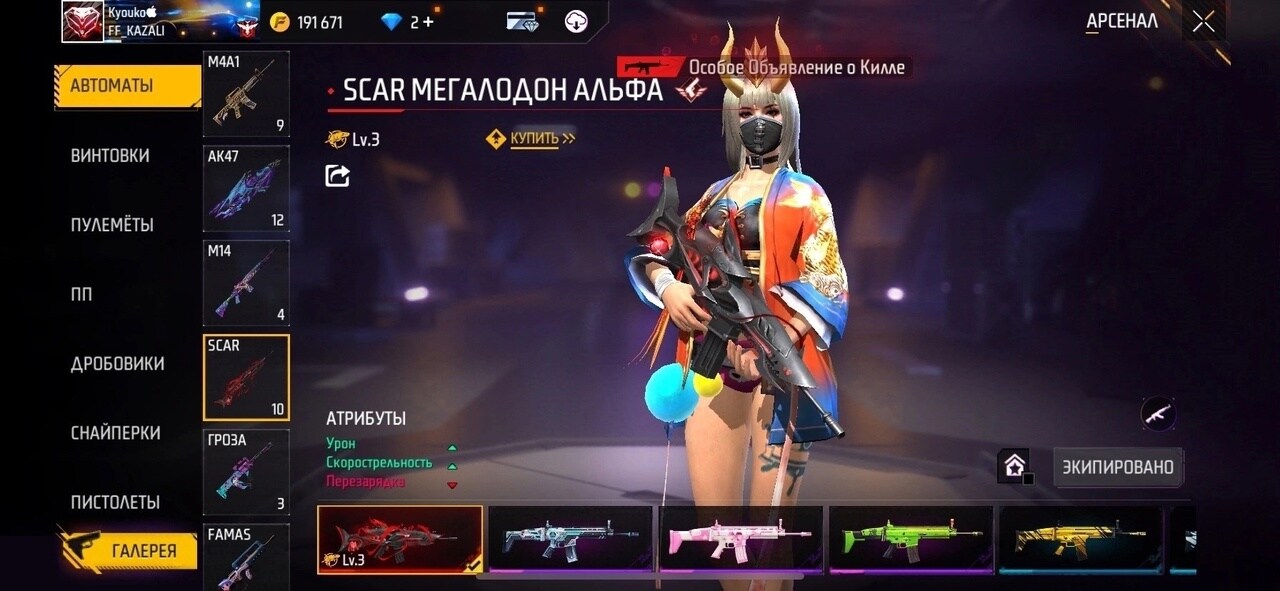Select the Пулемёты category

(112, 225)
